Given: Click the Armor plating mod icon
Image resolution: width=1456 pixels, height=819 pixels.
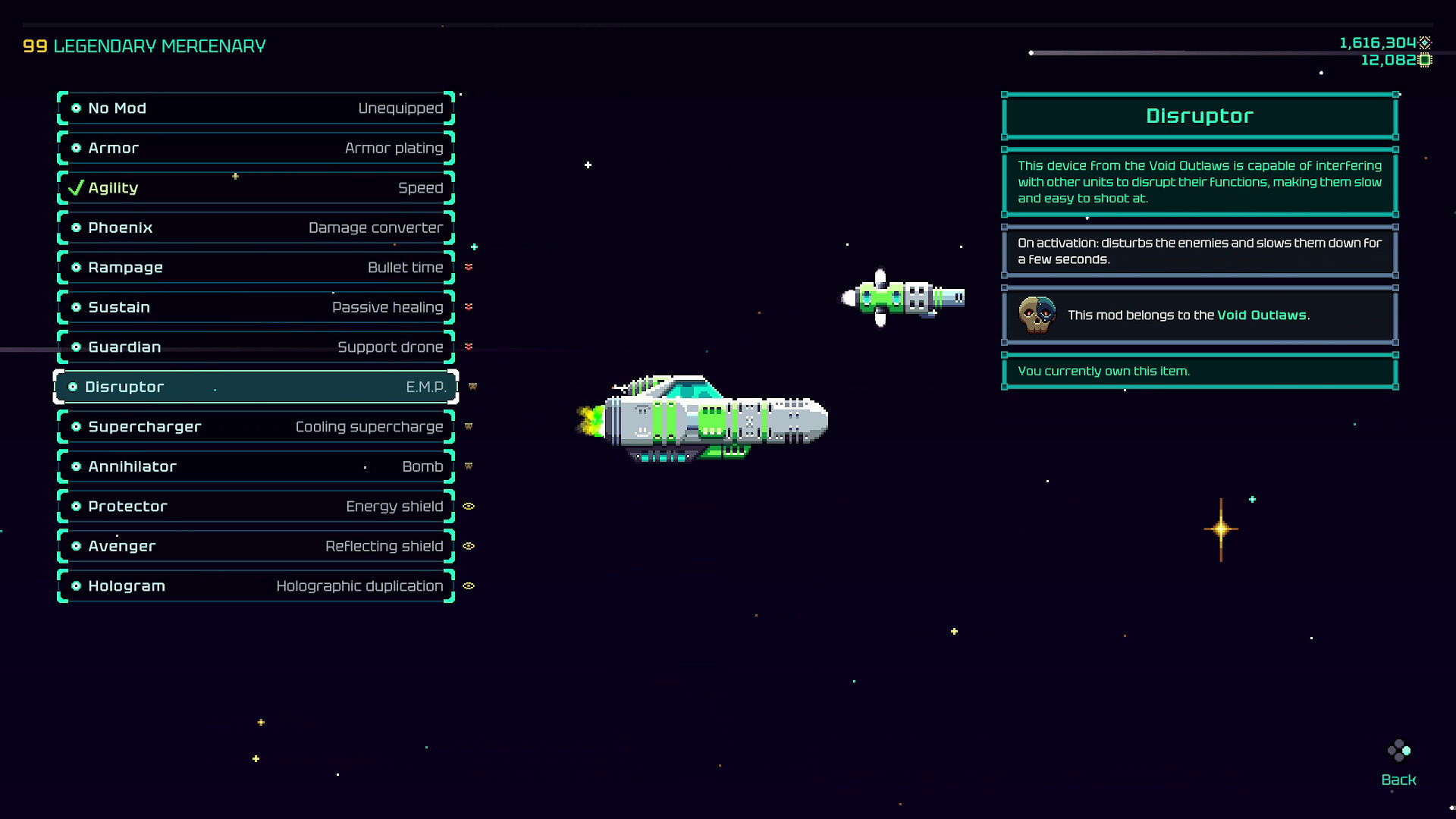Looking at the screenshot, I should [x=76, y=148].
